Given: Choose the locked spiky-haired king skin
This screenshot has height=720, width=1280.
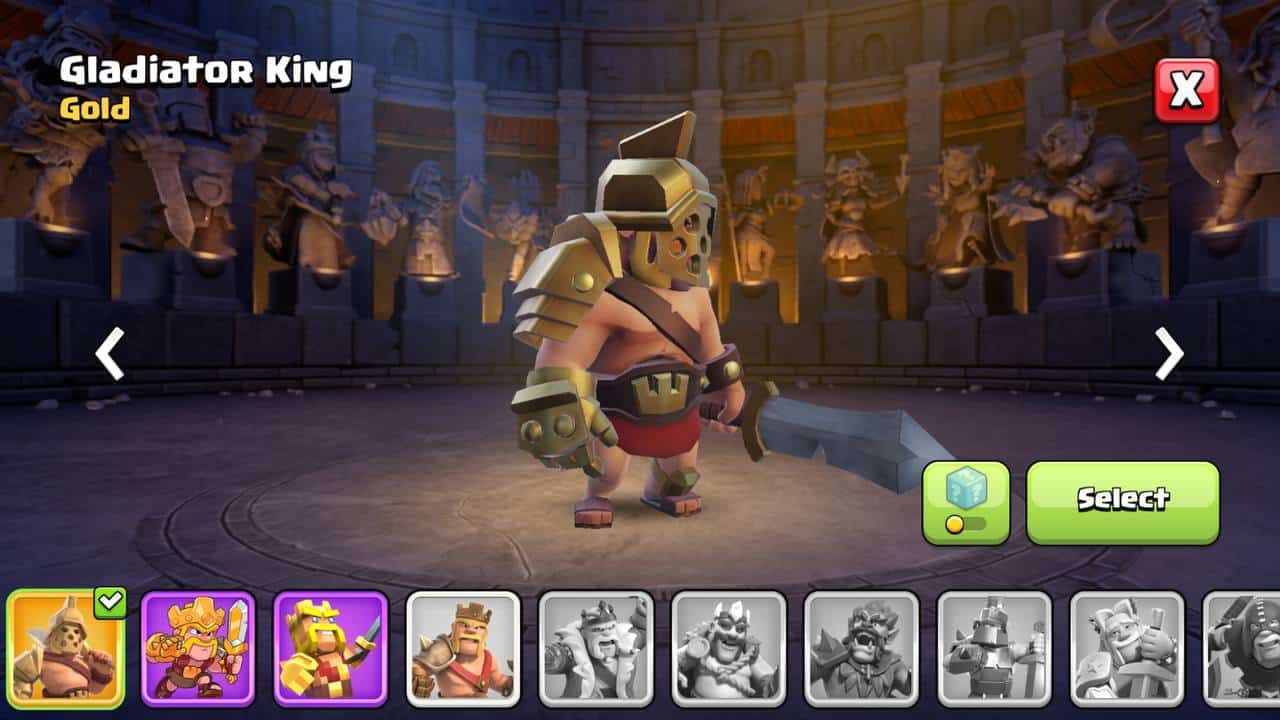Looking at the screenshot, I should 861,649.
